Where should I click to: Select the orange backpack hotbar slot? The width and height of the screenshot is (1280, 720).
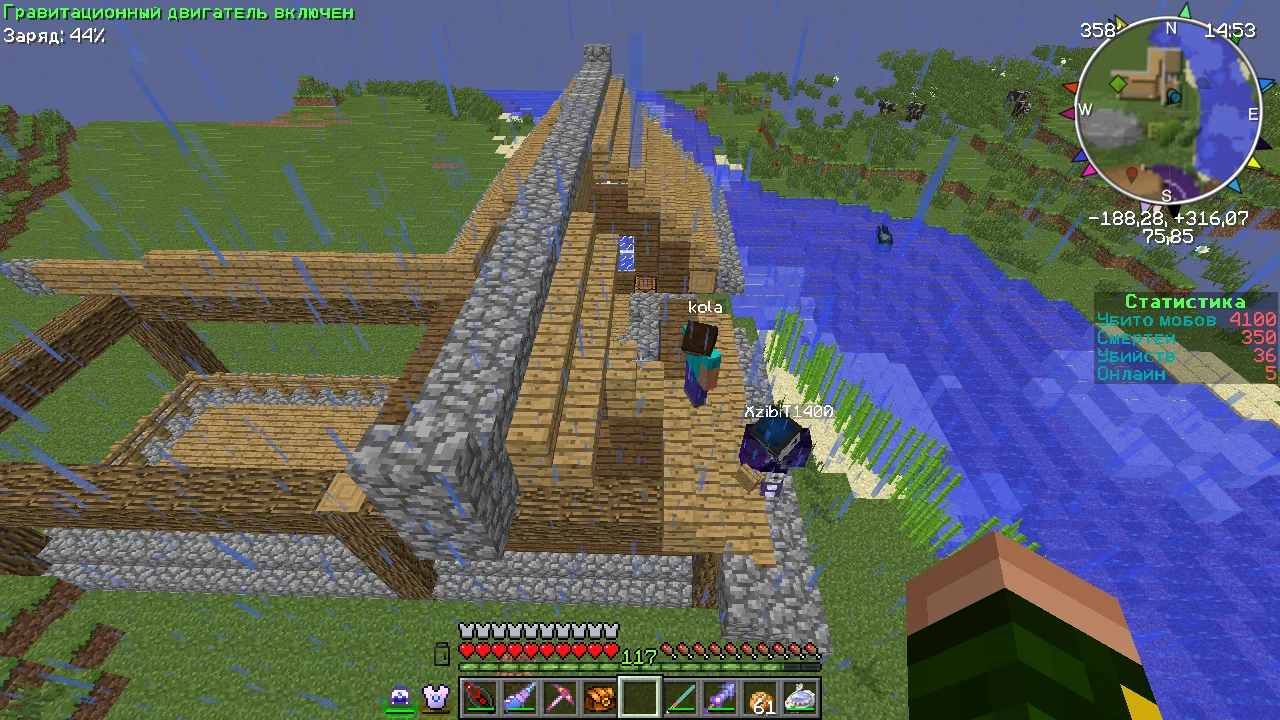pyautogui.click(x=599, y=697)
